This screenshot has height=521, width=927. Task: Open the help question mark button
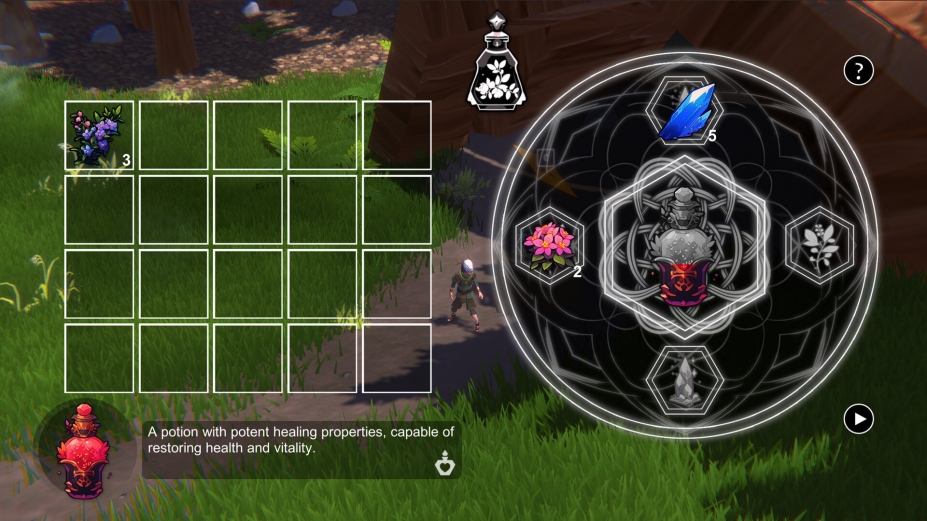tap(858, 70)
